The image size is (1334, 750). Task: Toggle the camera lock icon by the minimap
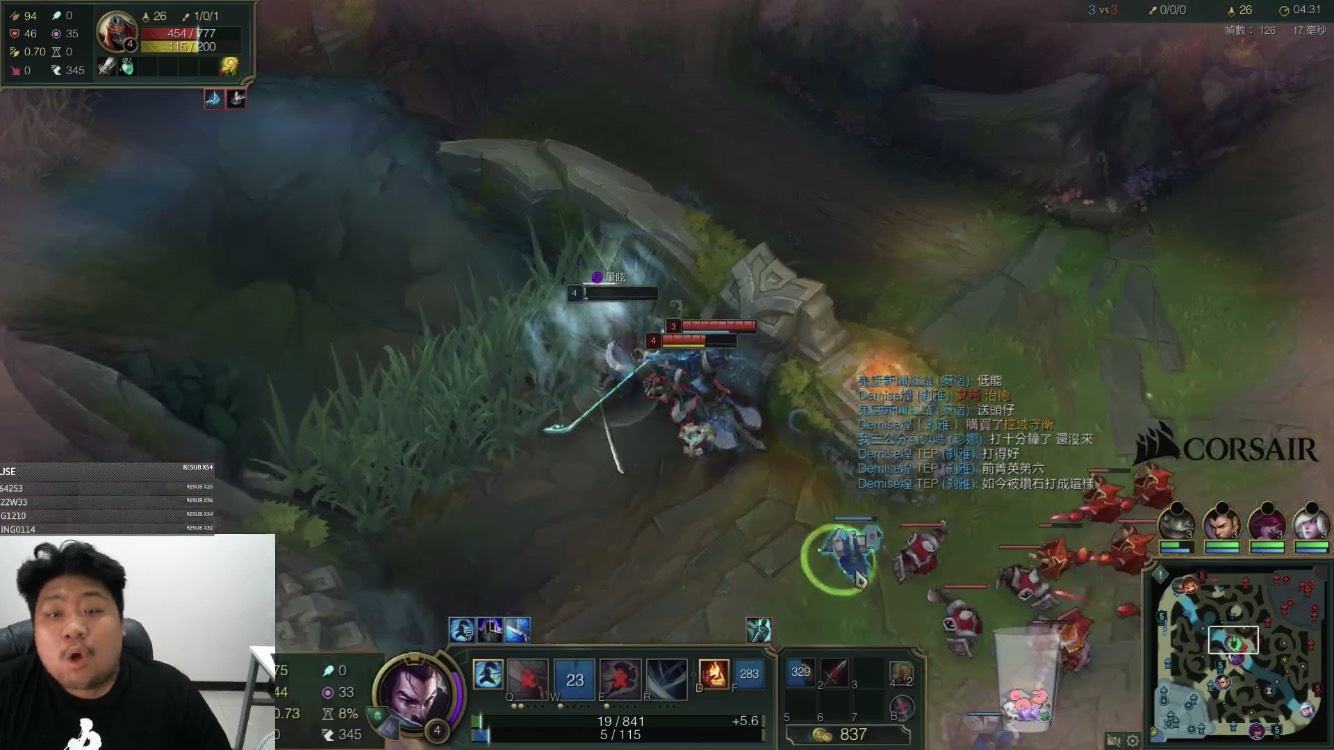point(1114,741)
